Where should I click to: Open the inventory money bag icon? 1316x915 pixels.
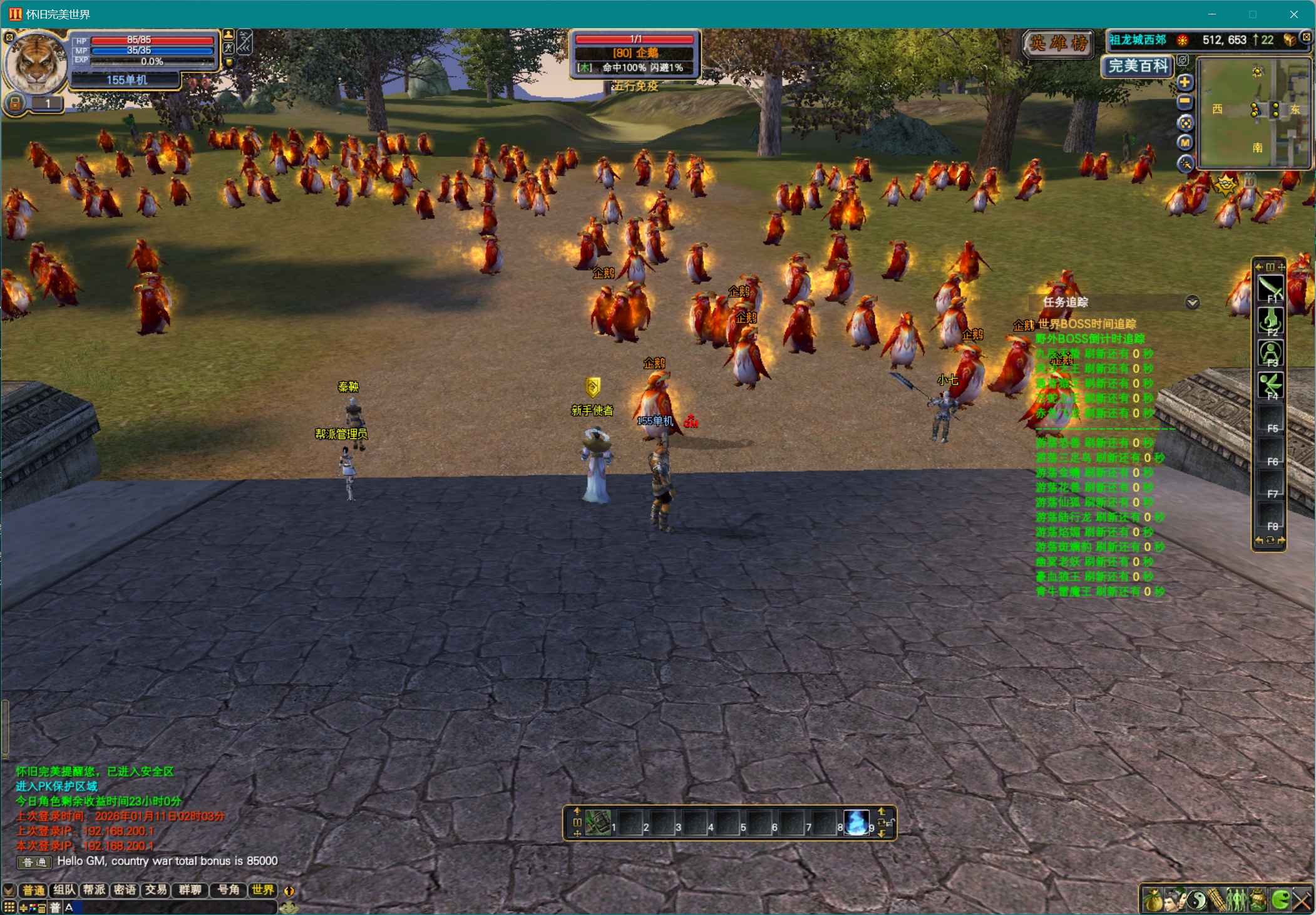1153,901
